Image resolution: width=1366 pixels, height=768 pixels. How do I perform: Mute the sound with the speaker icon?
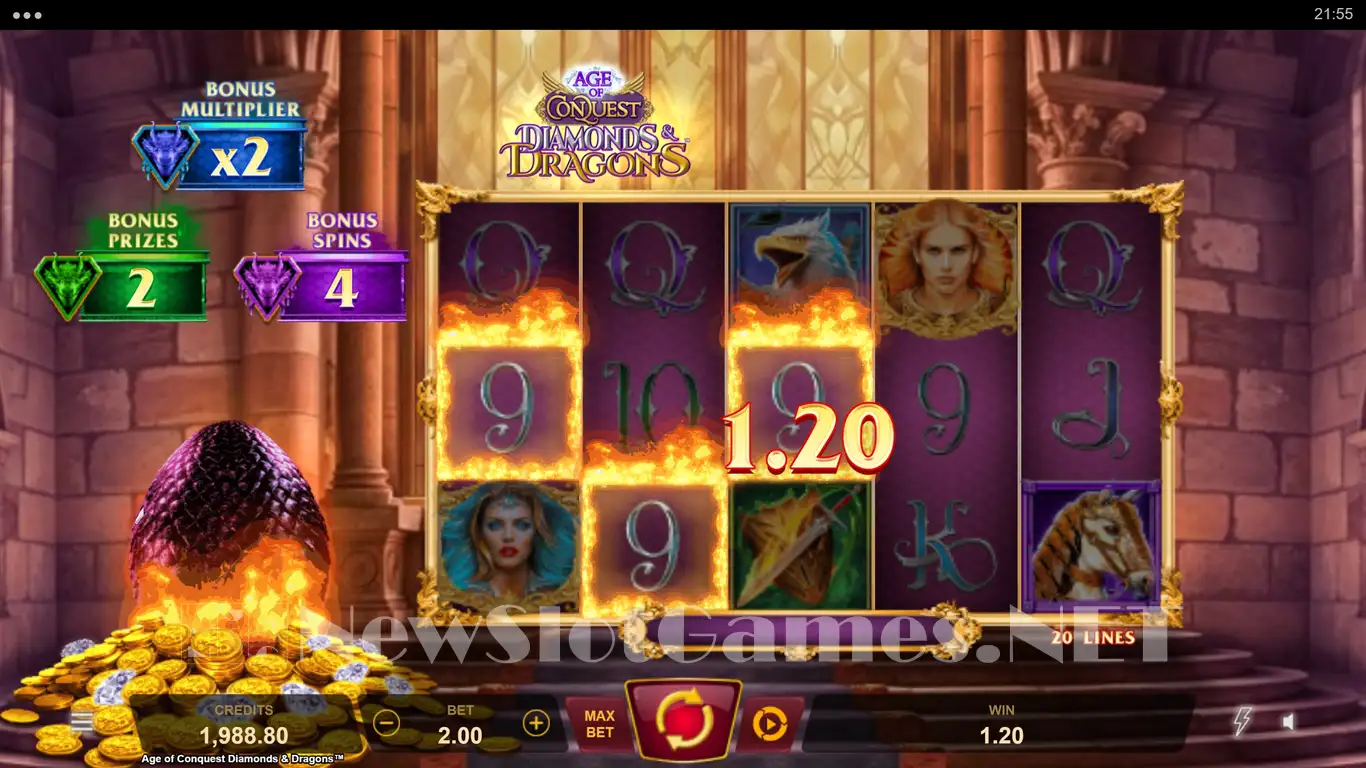pyautogui.click(x=1289, y=721)
